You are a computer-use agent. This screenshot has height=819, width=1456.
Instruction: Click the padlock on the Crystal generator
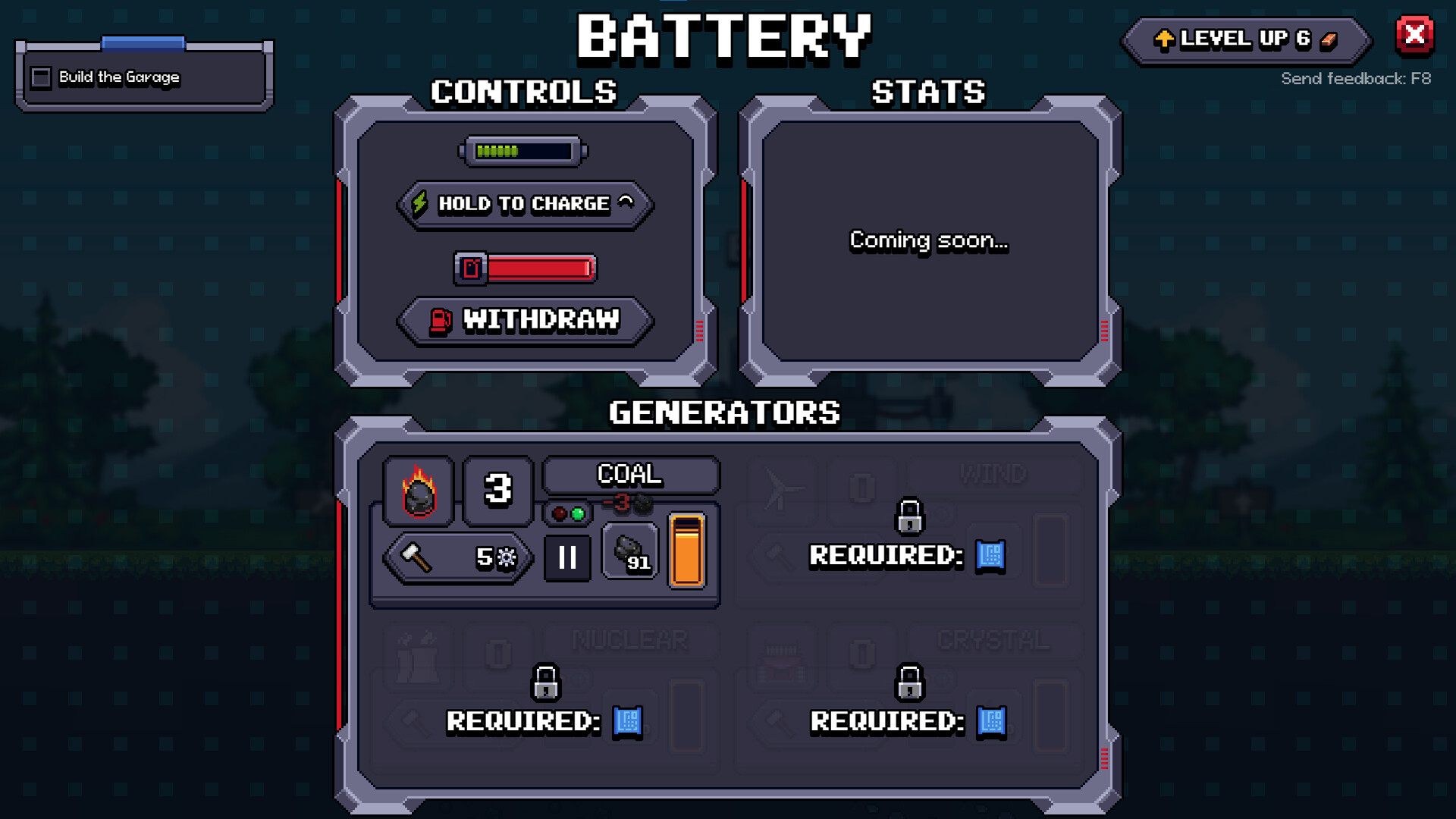pos(908,682)
